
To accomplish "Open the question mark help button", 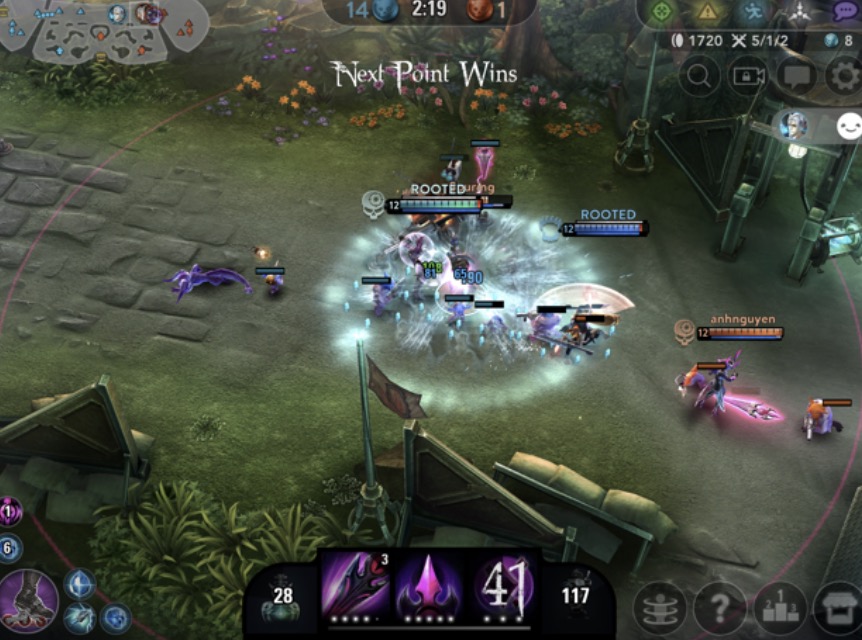I will [x=720, y=609].
